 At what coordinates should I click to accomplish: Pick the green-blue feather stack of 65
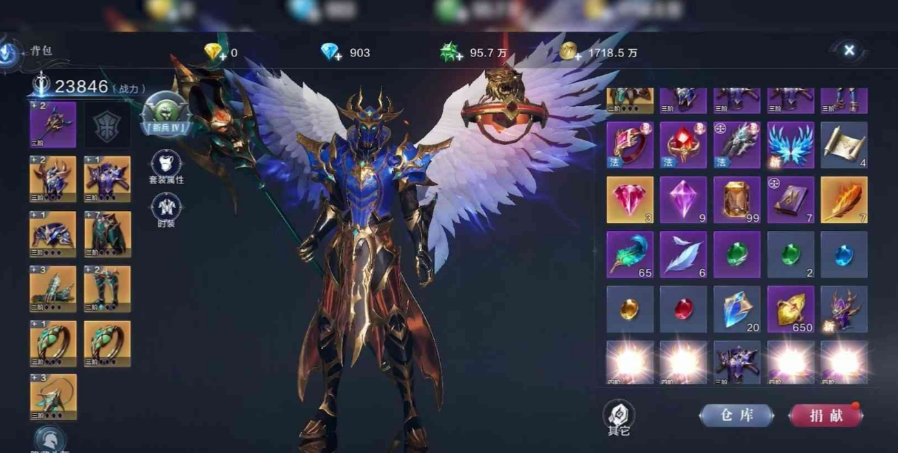[630, 254]
